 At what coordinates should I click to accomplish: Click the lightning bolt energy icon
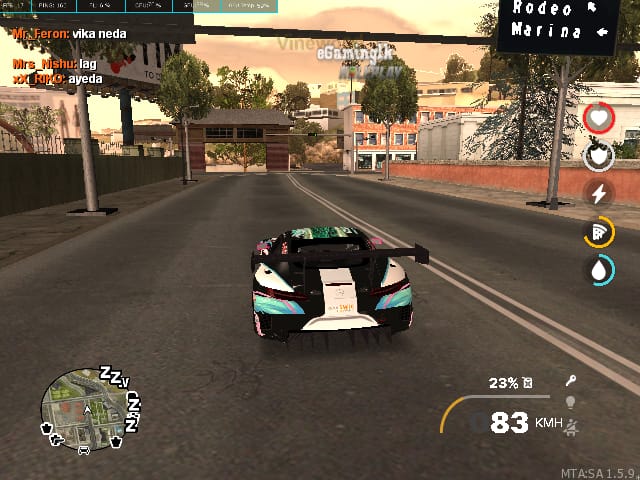[598, 194]
